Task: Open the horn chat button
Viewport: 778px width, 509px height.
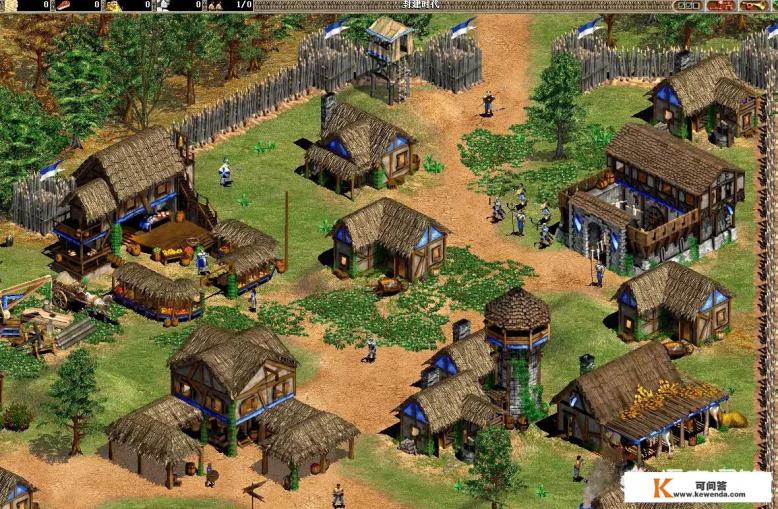Action: [753, 5]
